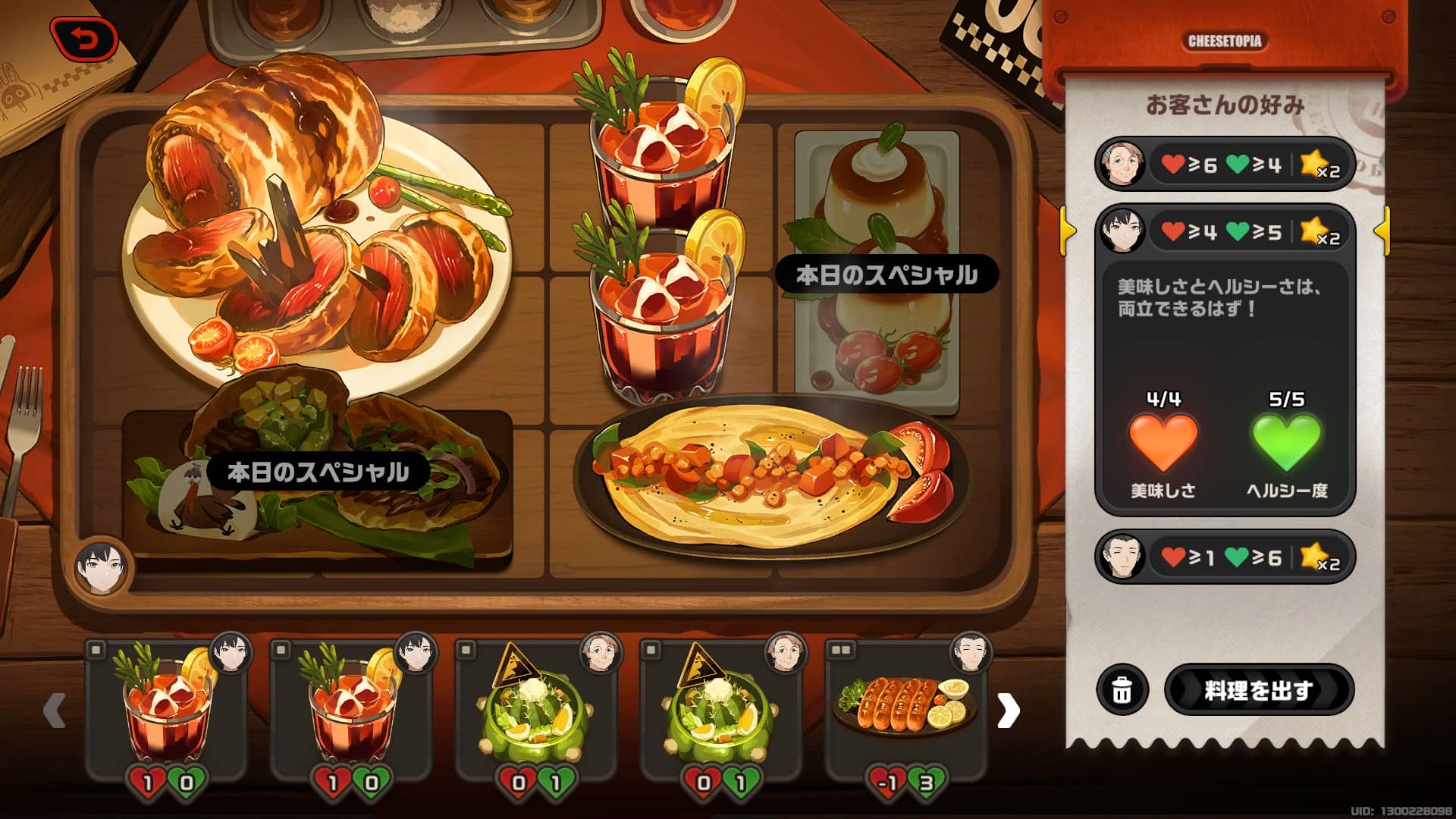
Task: Toggle the checkbox on the first Bloody Mary card
Action: tap(95, 650)
